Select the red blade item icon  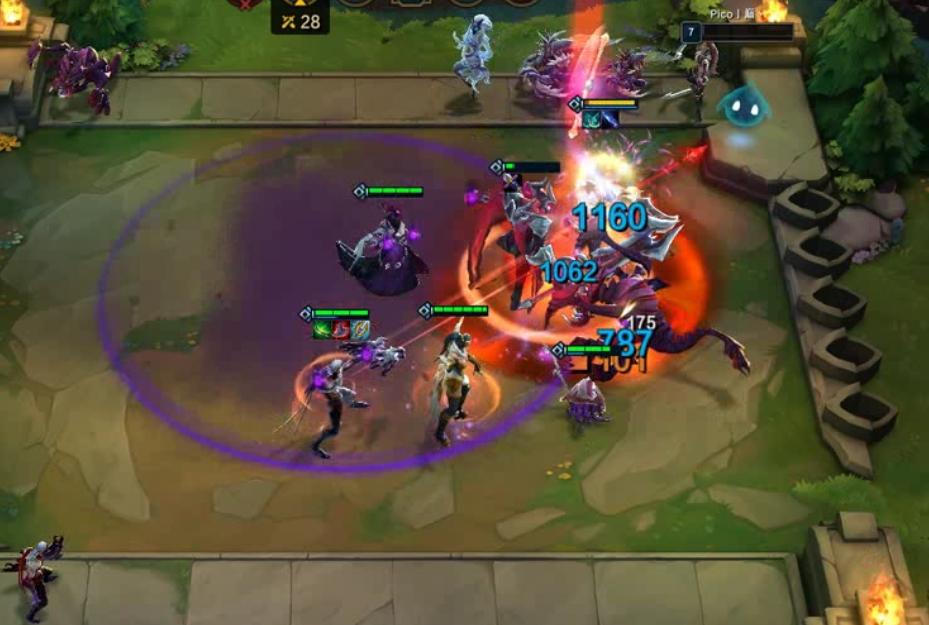point(341,329)
